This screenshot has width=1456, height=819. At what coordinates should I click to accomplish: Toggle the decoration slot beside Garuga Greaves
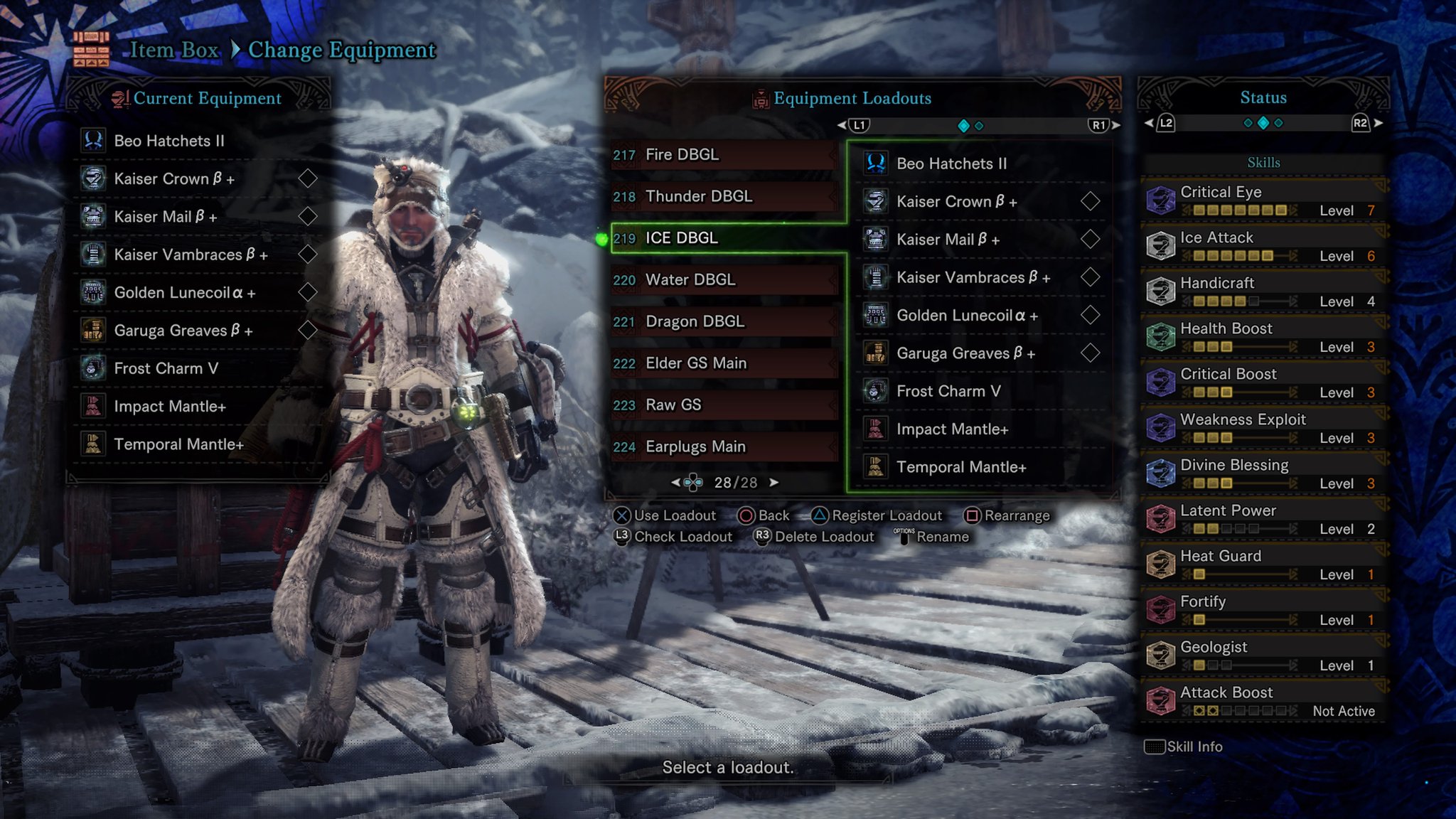[309, 330]
